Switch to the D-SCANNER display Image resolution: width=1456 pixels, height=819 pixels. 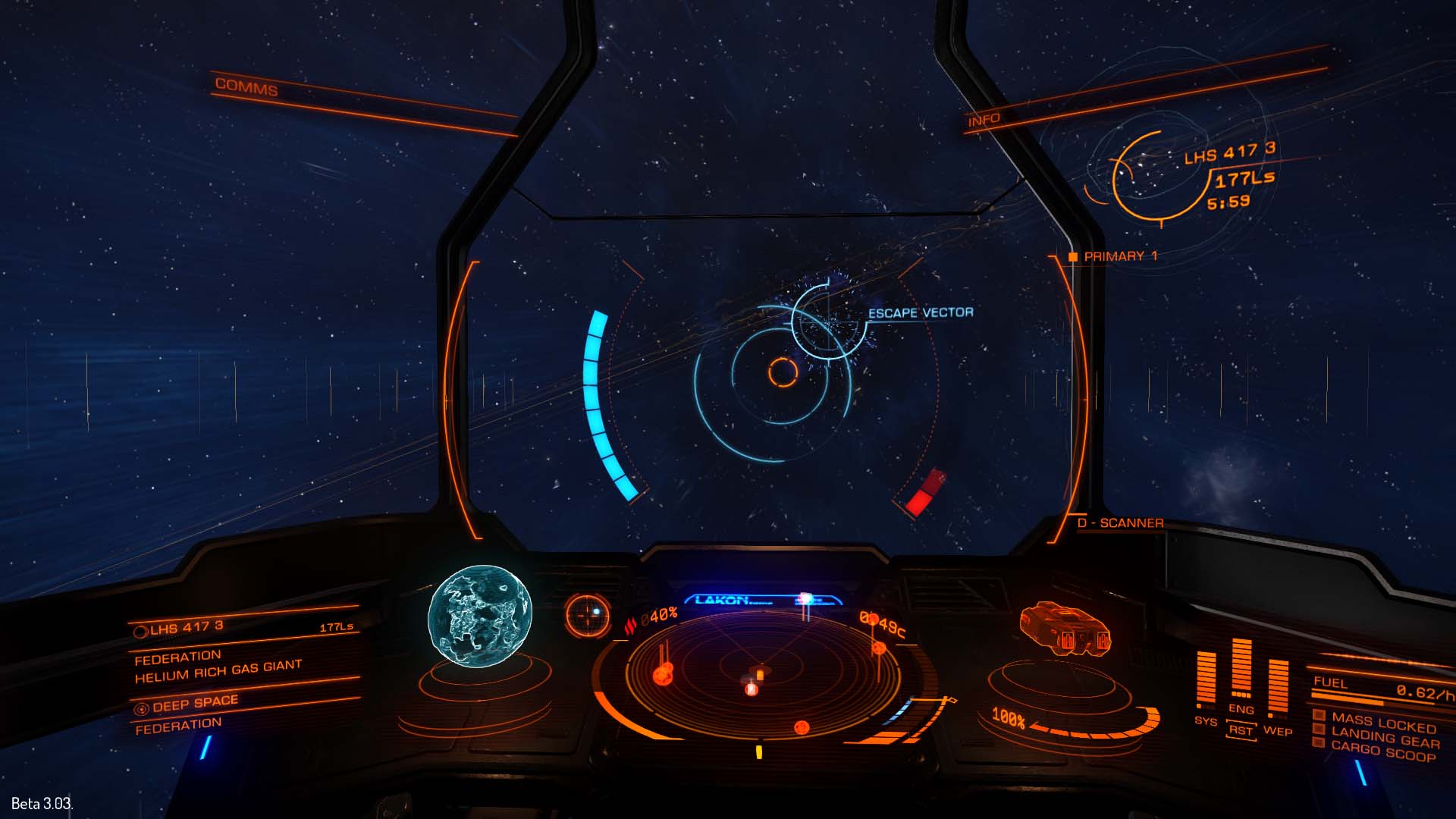pos(1120,522)
